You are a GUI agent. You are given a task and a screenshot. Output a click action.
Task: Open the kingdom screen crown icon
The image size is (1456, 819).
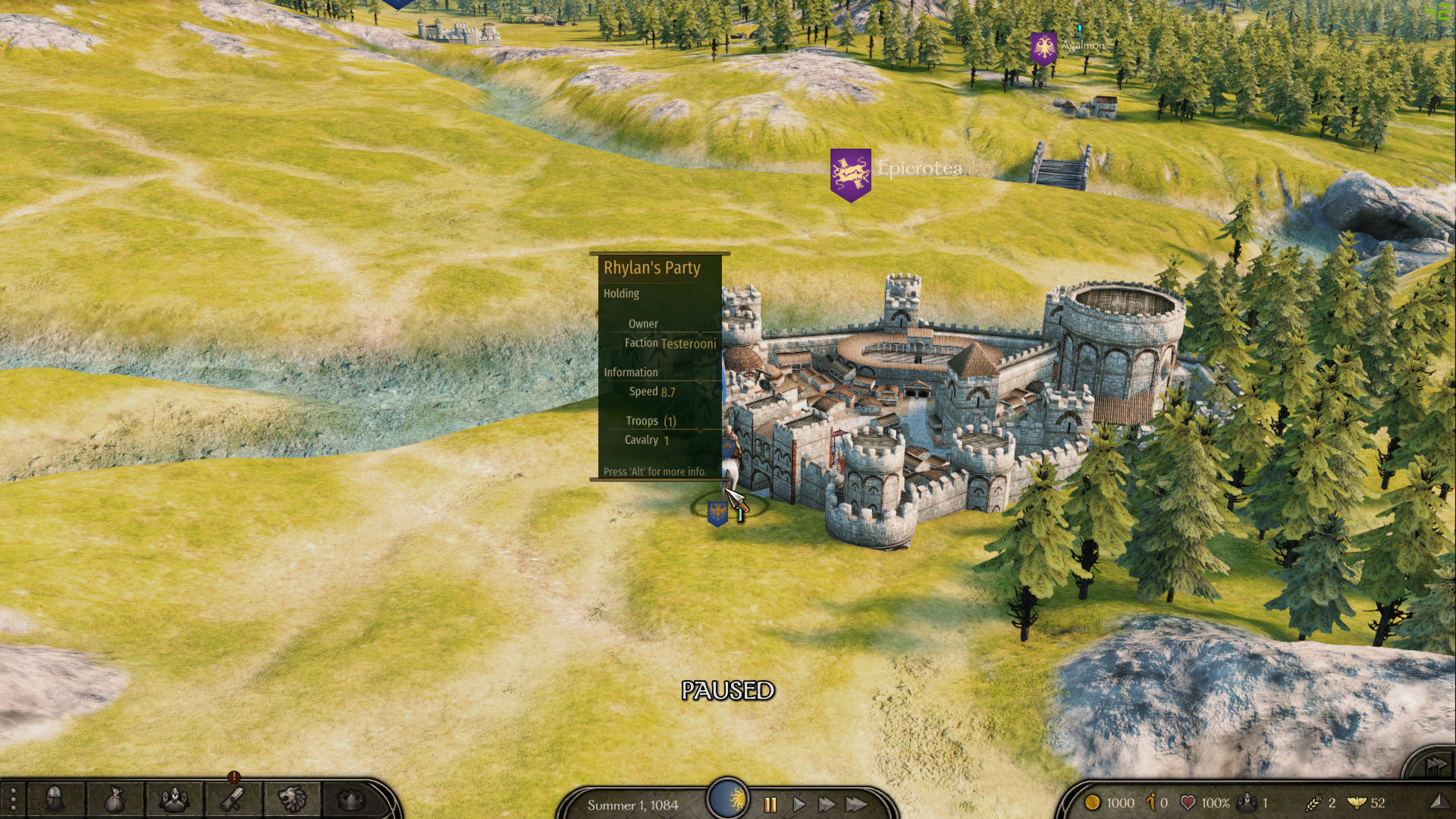point(350,799)
